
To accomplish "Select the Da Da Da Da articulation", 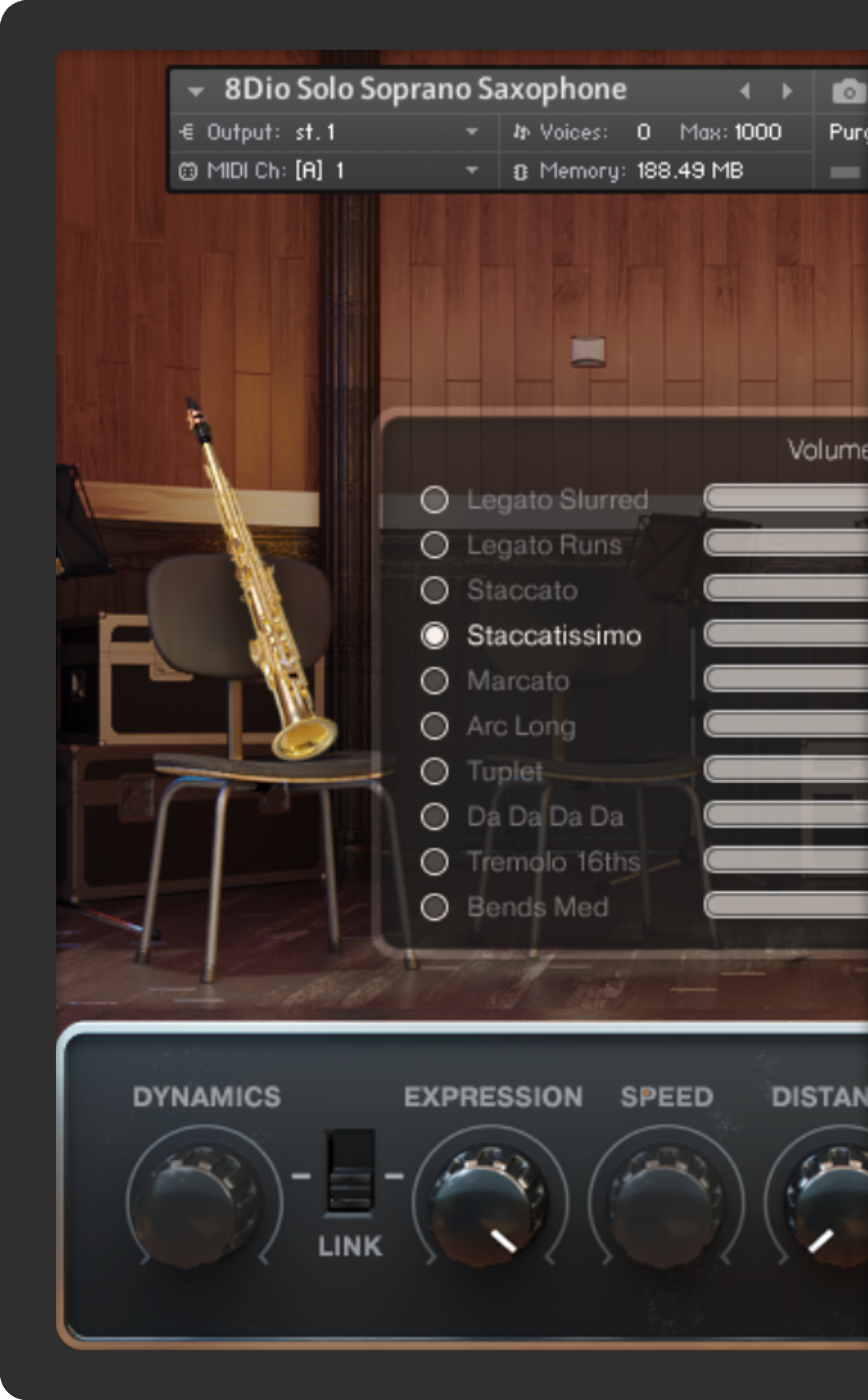I will (434, 816).
